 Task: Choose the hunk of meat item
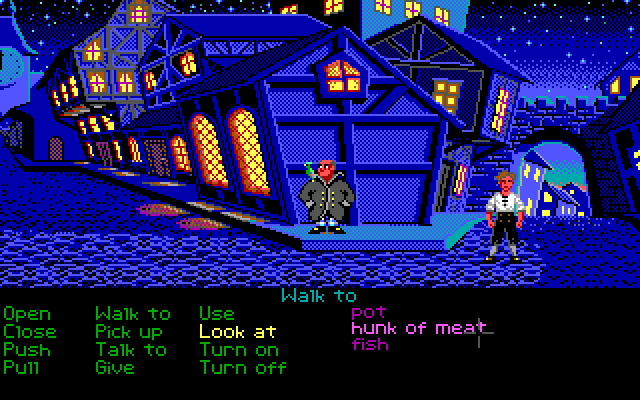click(419, 328)
